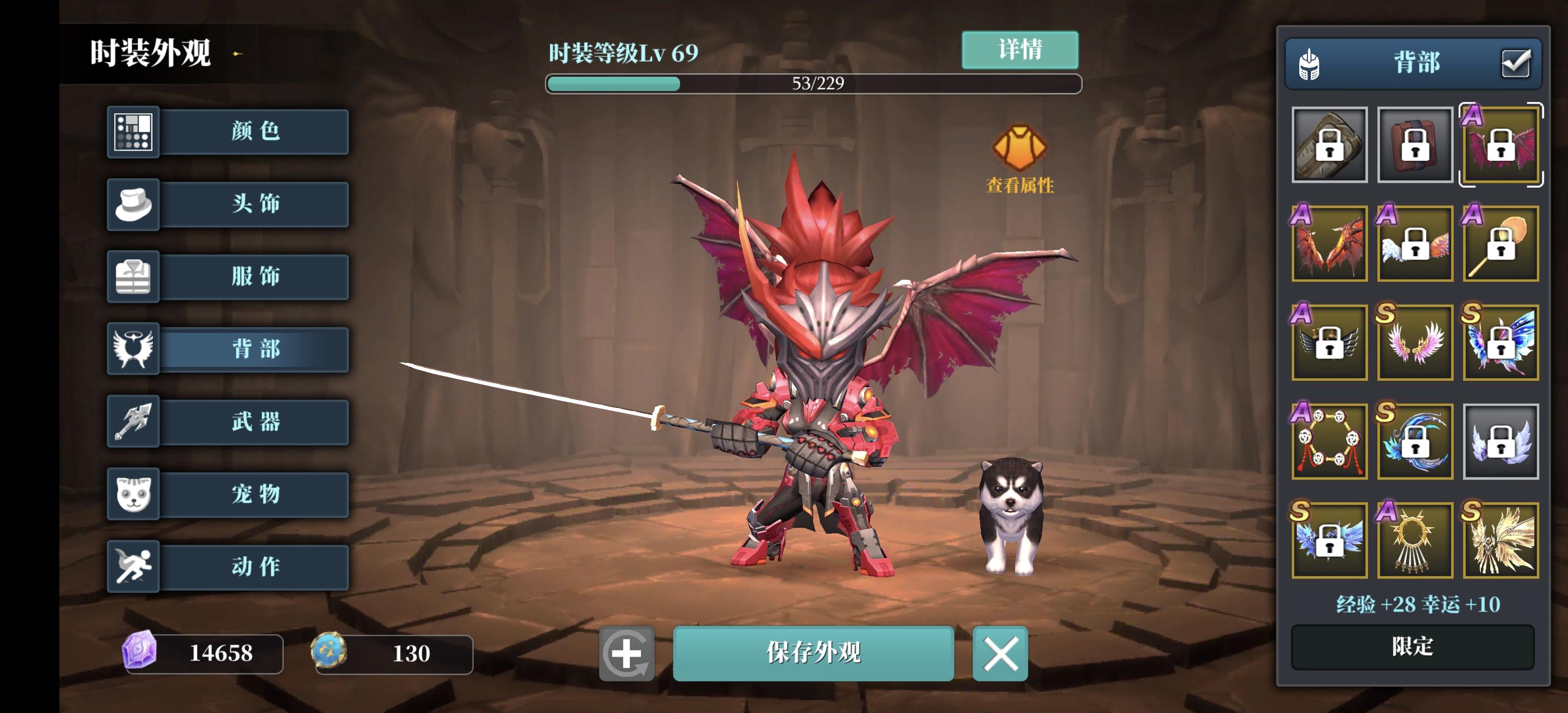
Task: Open the 头饰 hat icon
Action: click(133, 204)
